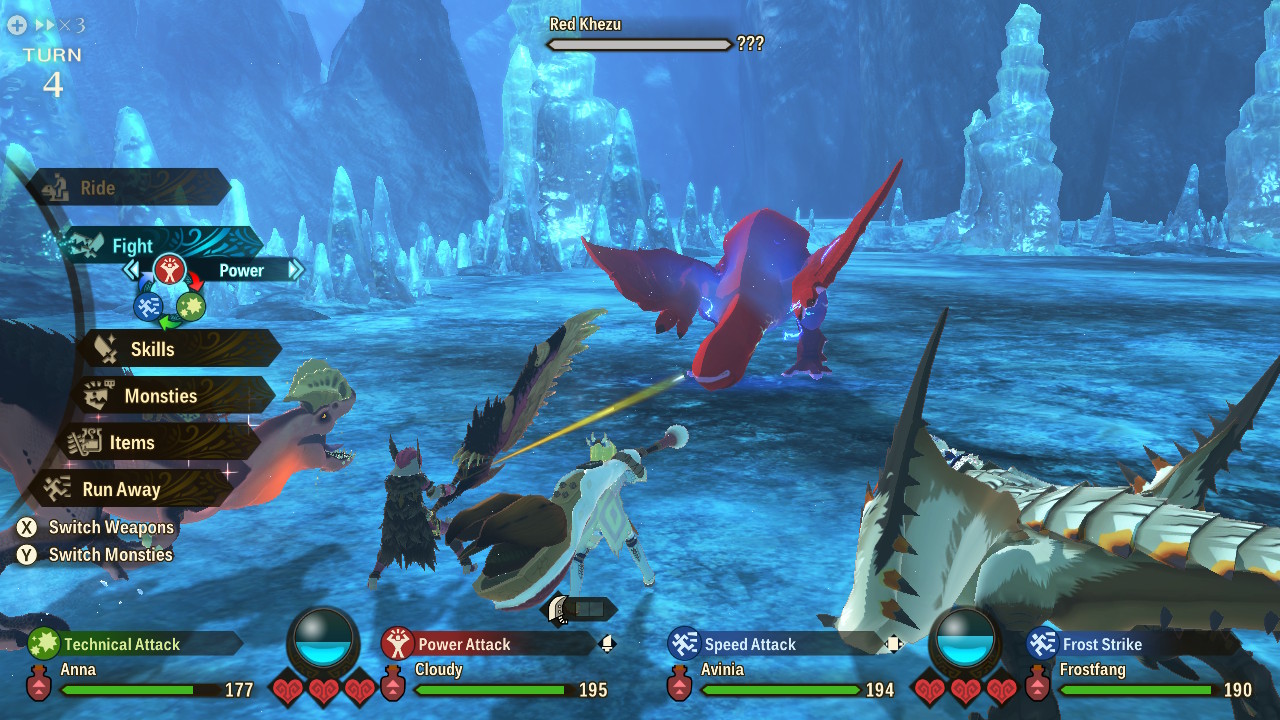1280x720 pixels.
Task: Click the right arrow beside Power
Action: click(295, 270)
